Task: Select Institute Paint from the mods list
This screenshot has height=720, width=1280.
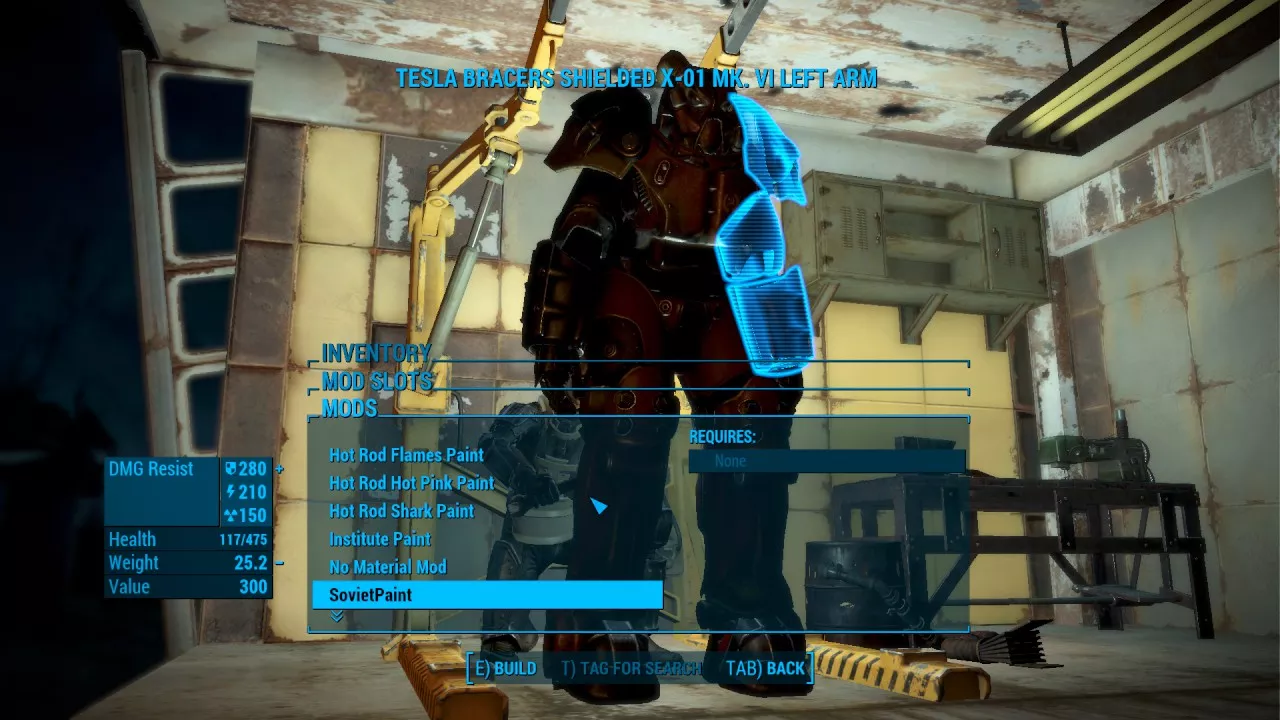Action: pyautogui.click(x=380, y=539)
